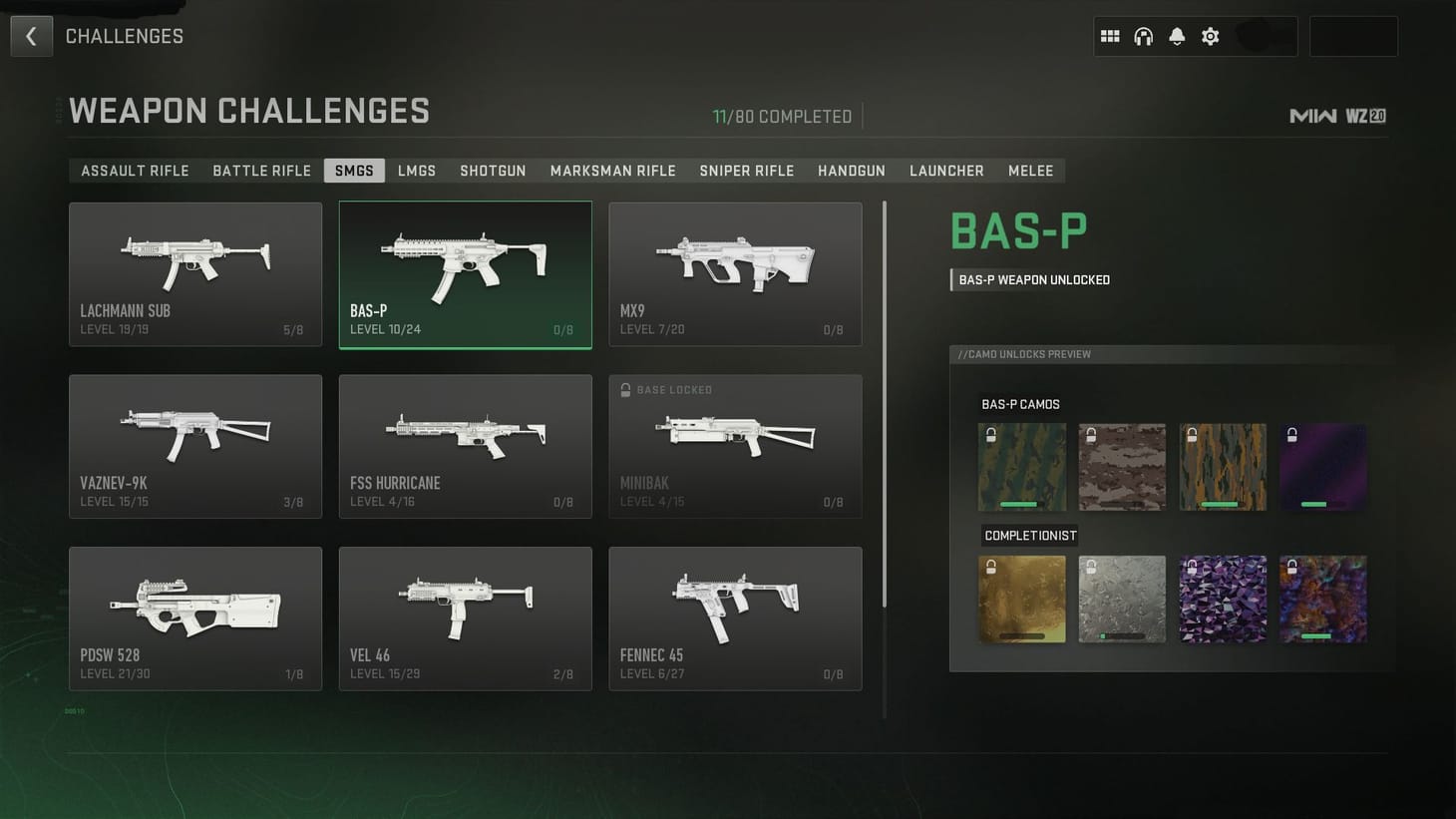Select the LACHMANN SUB weapon card
1456x819 pixels.
194,274
